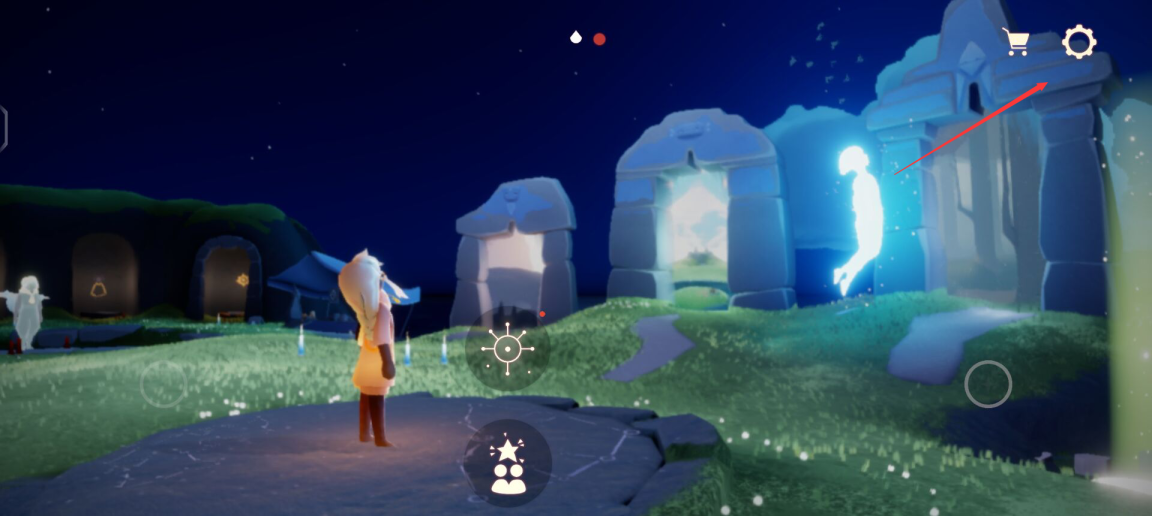Open the shopping cart store
1152x516 pixels.
[x=1016, y=42]
